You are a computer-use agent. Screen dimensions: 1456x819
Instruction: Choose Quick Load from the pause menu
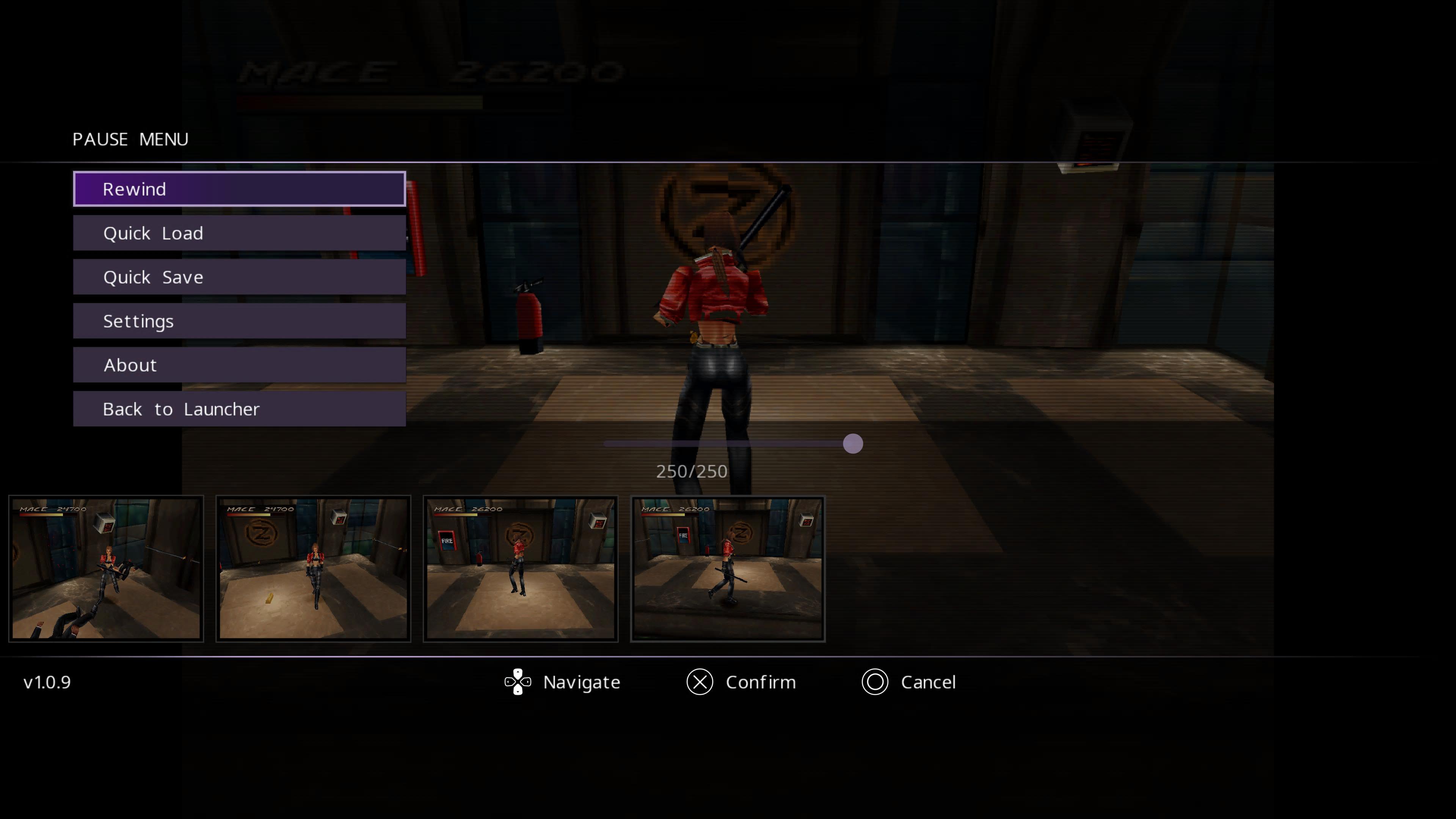pyautogui.click(x=239, y=233)
